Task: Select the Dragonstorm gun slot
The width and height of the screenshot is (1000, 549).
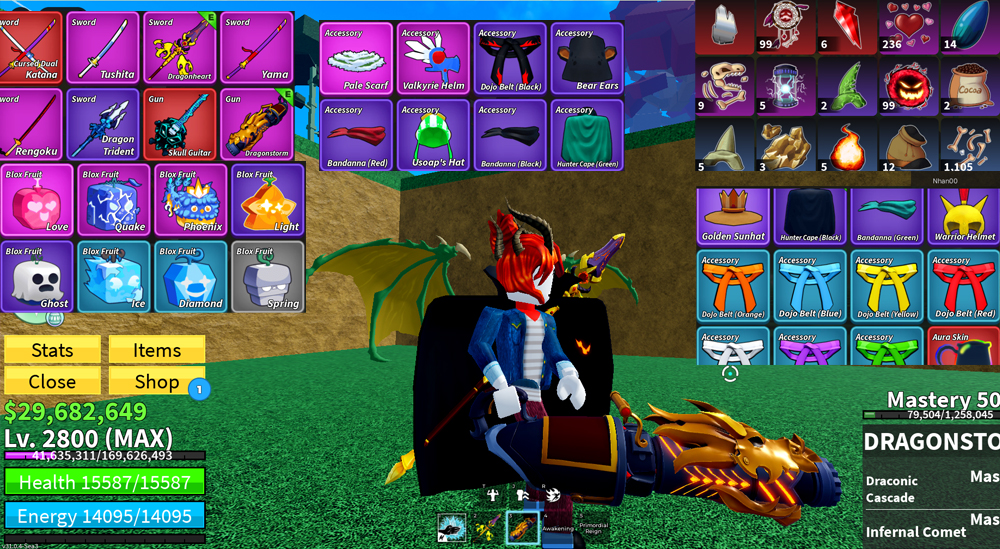Action: 257,124
